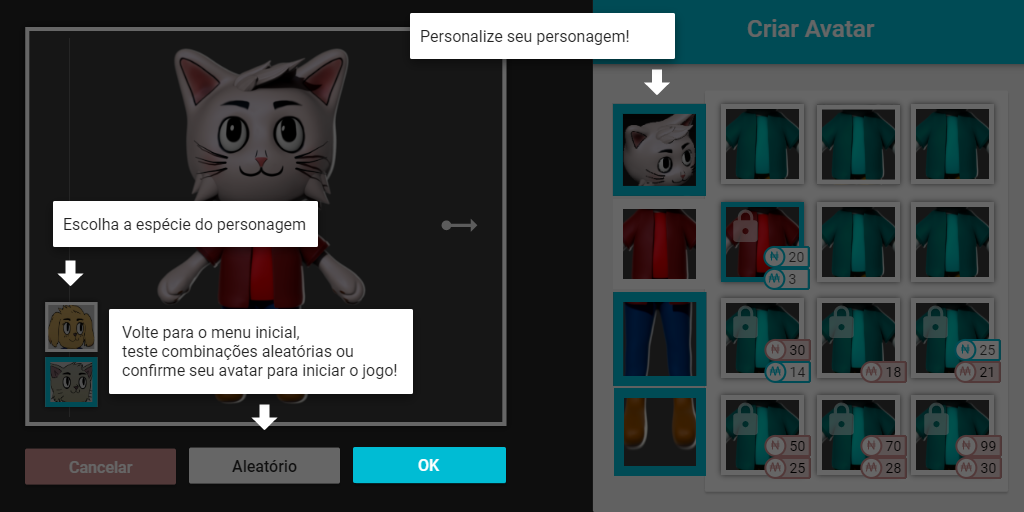1024x512 pixels.
Task: Open the blue pants category
Action: tap(659, 339)
